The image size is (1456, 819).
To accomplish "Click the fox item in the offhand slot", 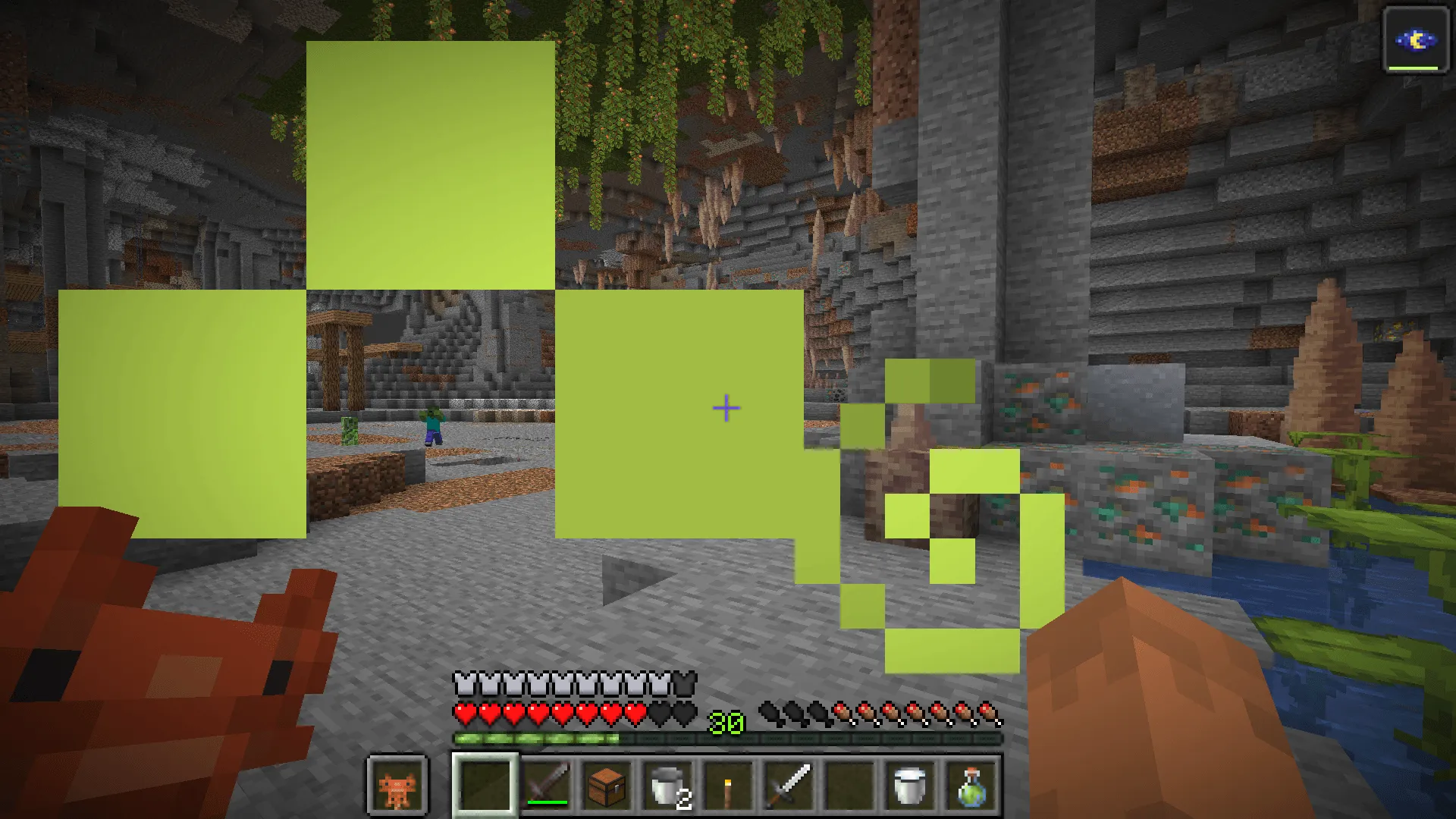I will [397, 786].
